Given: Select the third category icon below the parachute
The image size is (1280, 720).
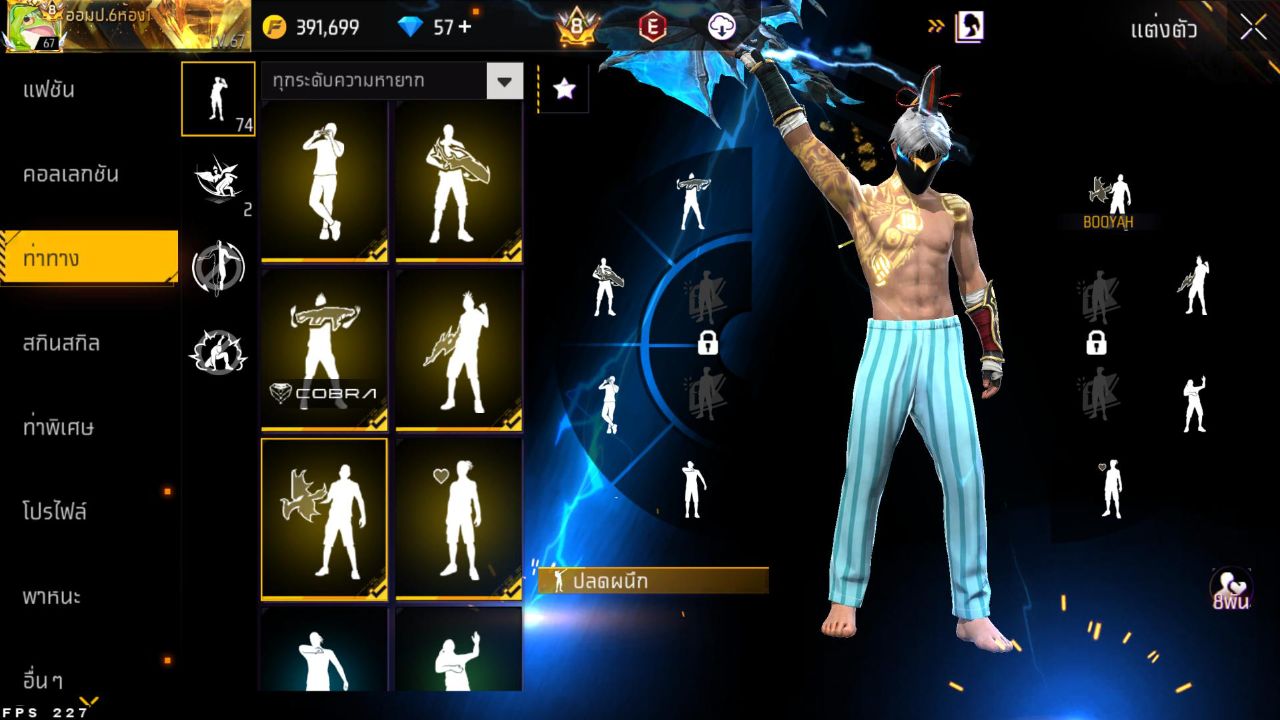Looking at the screenshot, I should pos(217,267).
